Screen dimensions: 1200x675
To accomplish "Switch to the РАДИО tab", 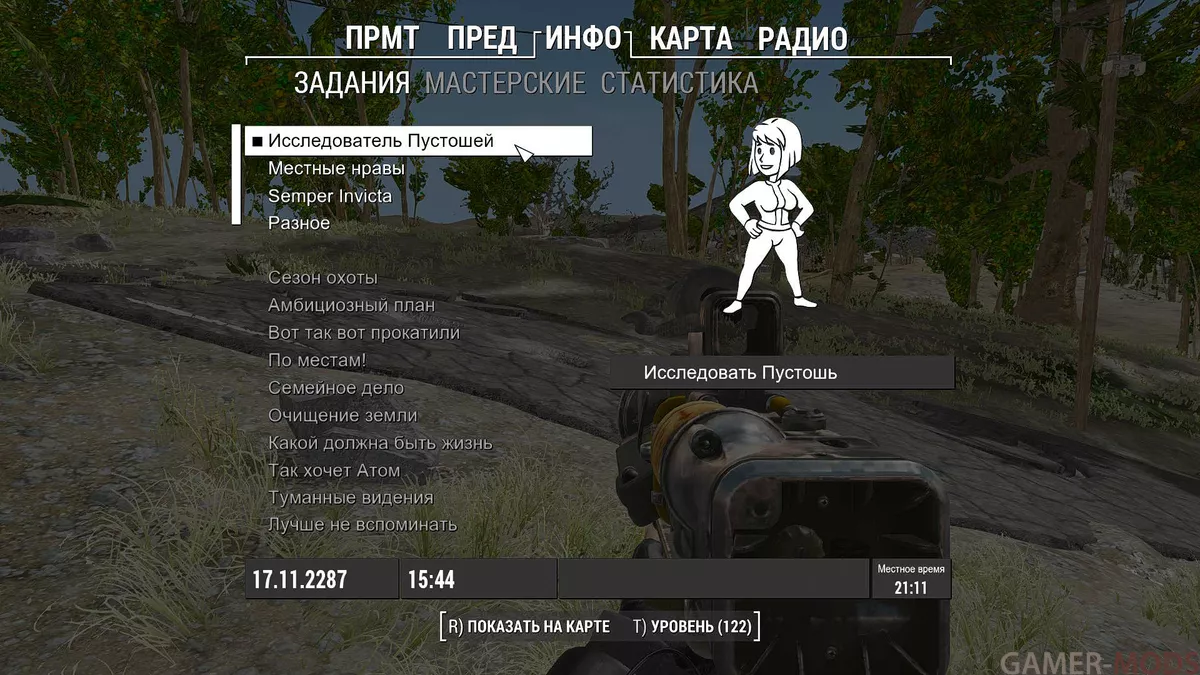I will pyautogui.click(x=802, y=39).
